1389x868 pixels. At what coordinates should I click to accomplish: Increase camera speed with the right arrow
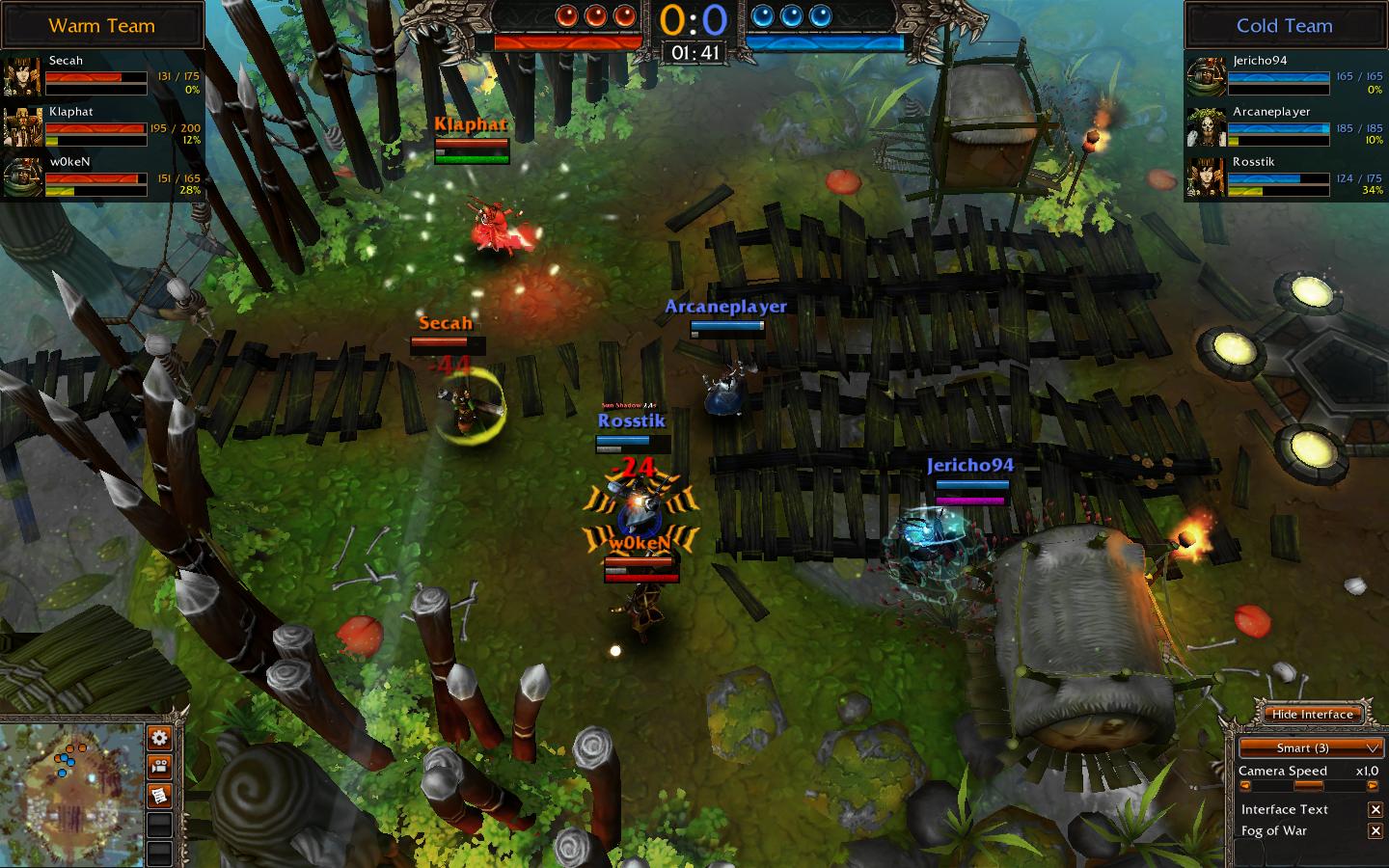coord(1373,786)
